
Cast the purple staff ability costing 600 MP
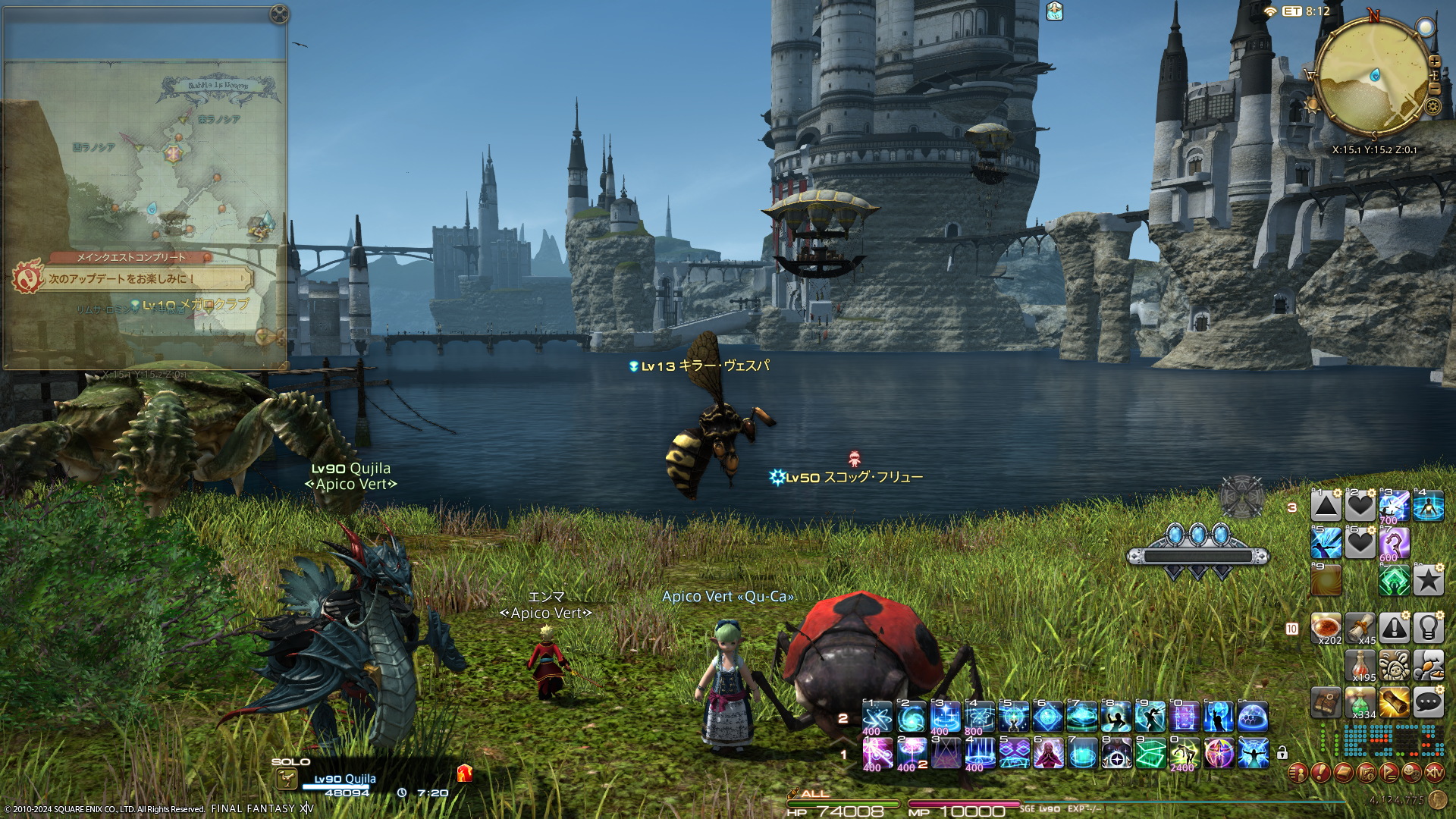tap(1394, 543)
